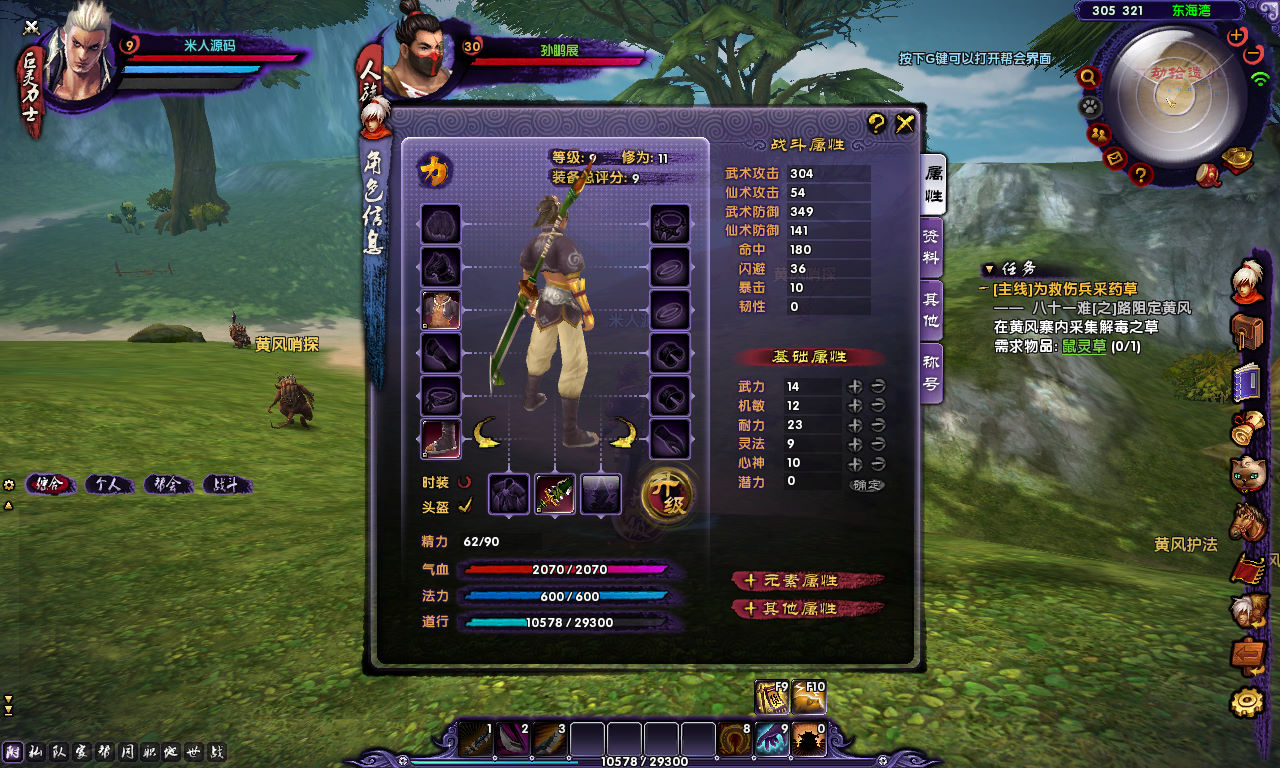Rotate the character model left
The width and height of the screenshot is (1280, 768).
487,433
